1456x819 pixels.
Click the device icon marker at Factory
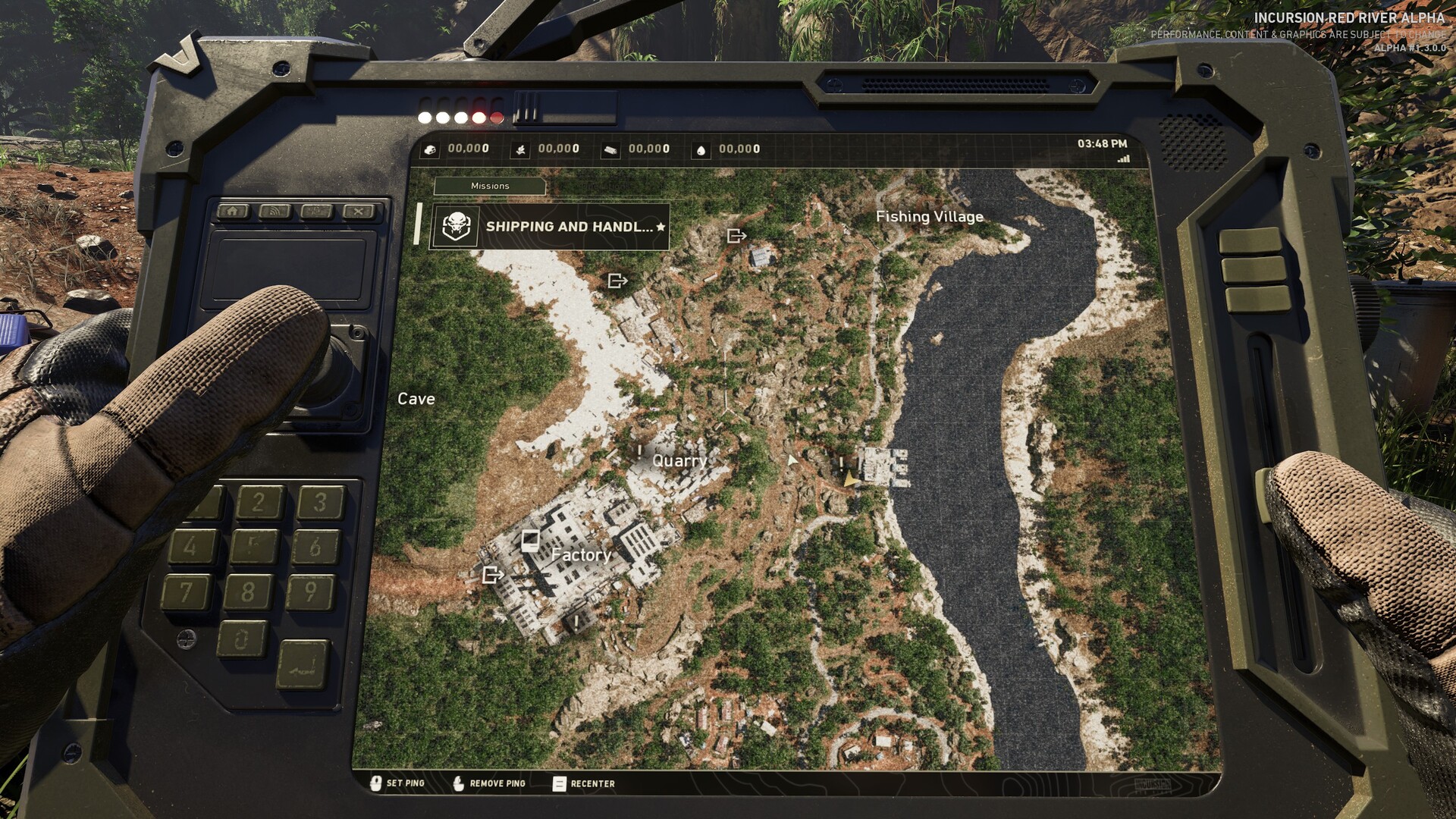[531, 539]
